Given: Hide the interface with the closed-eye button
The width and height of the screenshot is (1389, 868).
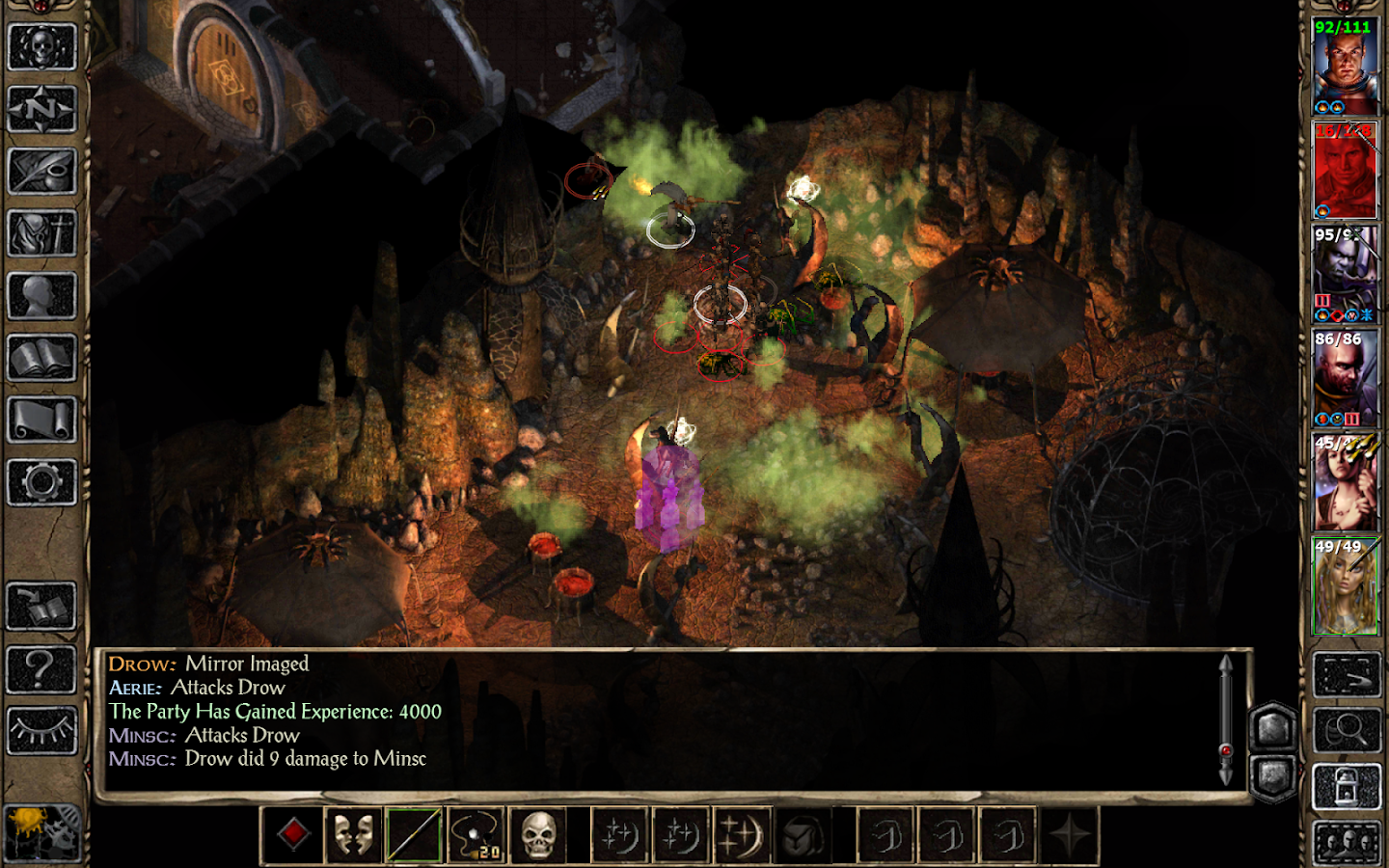Looking at the screenshot, I should pyautogui.click(x=41, y=731).
